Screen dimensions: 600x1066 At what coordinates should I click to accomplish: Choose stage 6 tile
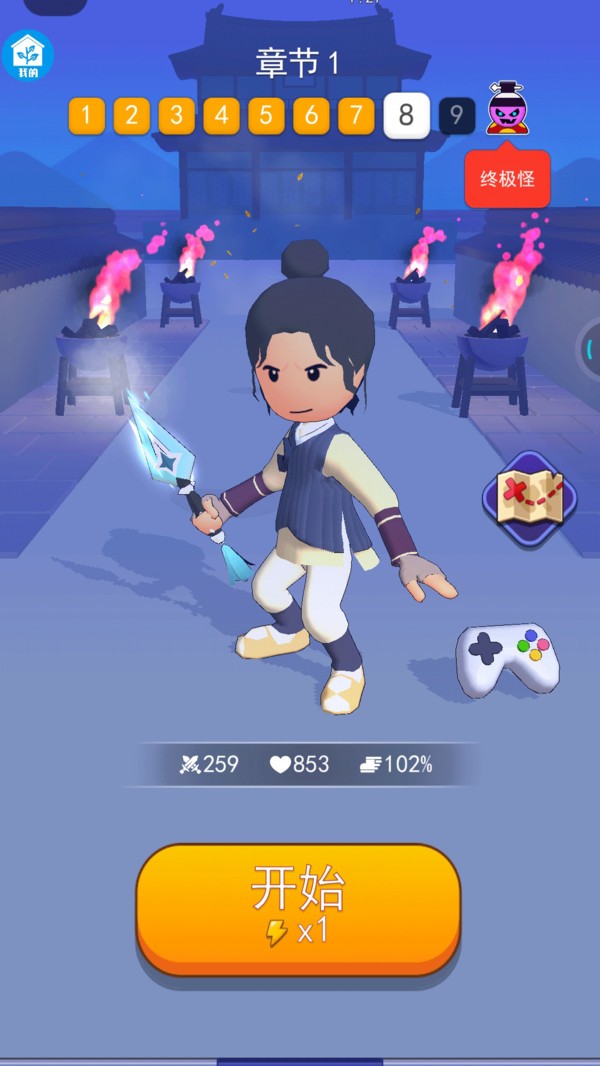click(x=311, y=116)
